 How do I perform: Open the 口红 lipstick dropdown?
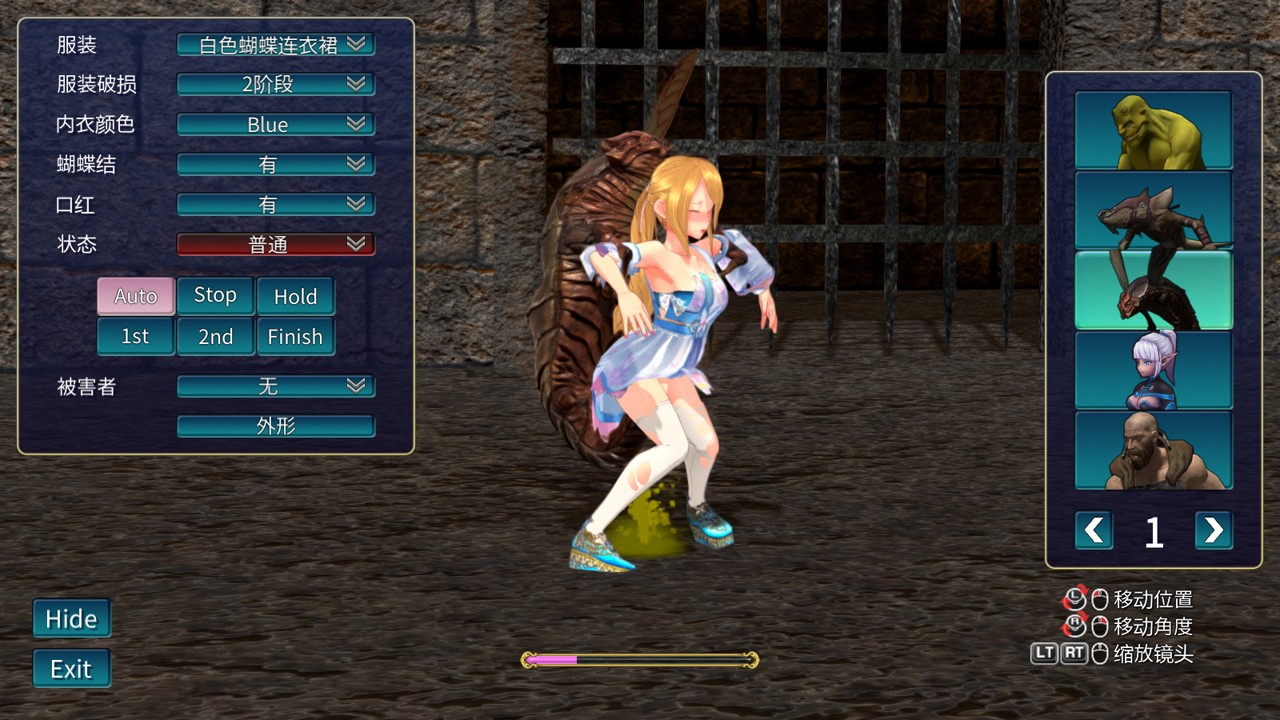pyautogui.click(x=275, y=205)
